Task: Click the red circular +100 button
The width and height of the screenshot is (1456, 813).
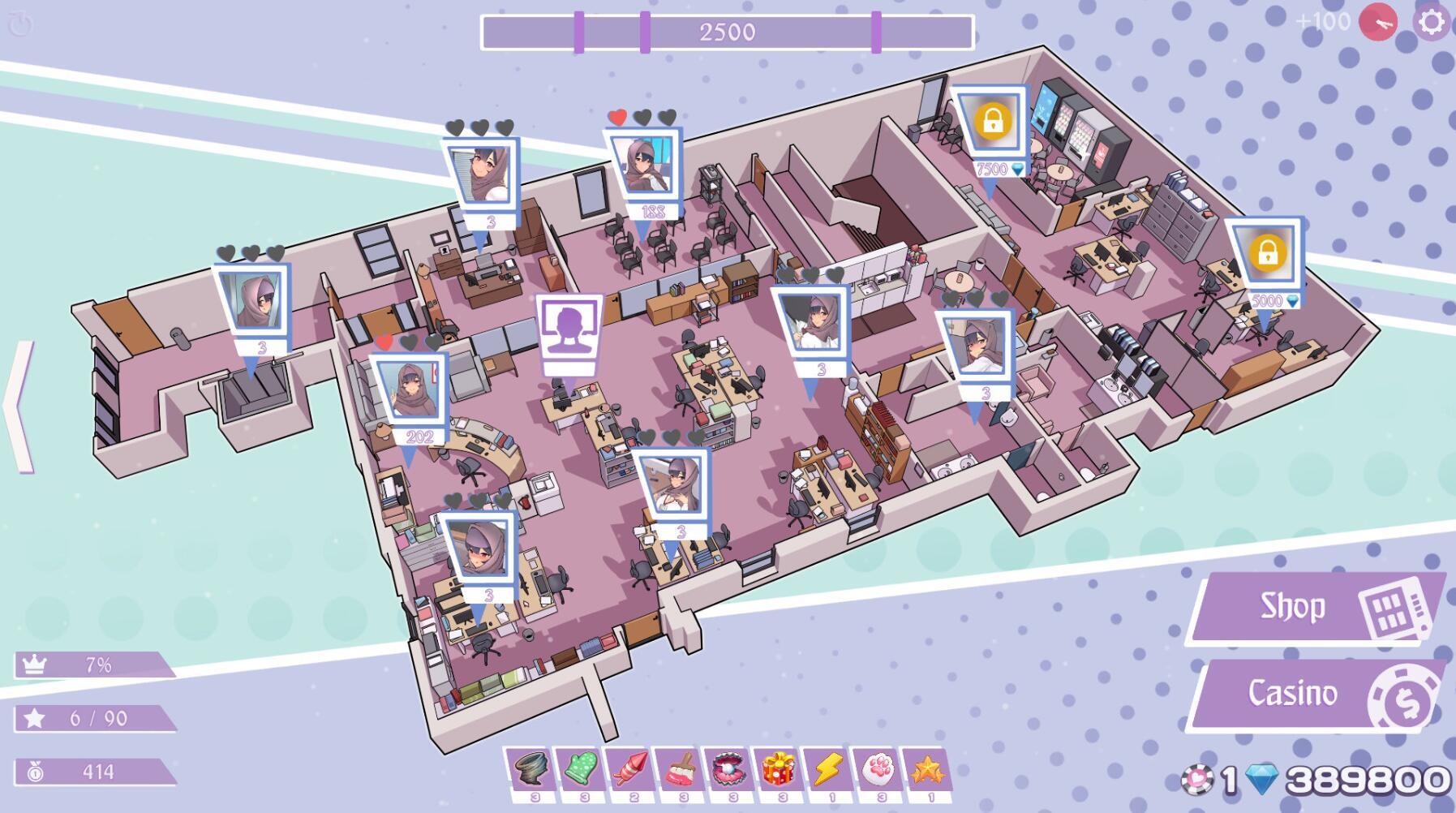Action: [1378, 22]
